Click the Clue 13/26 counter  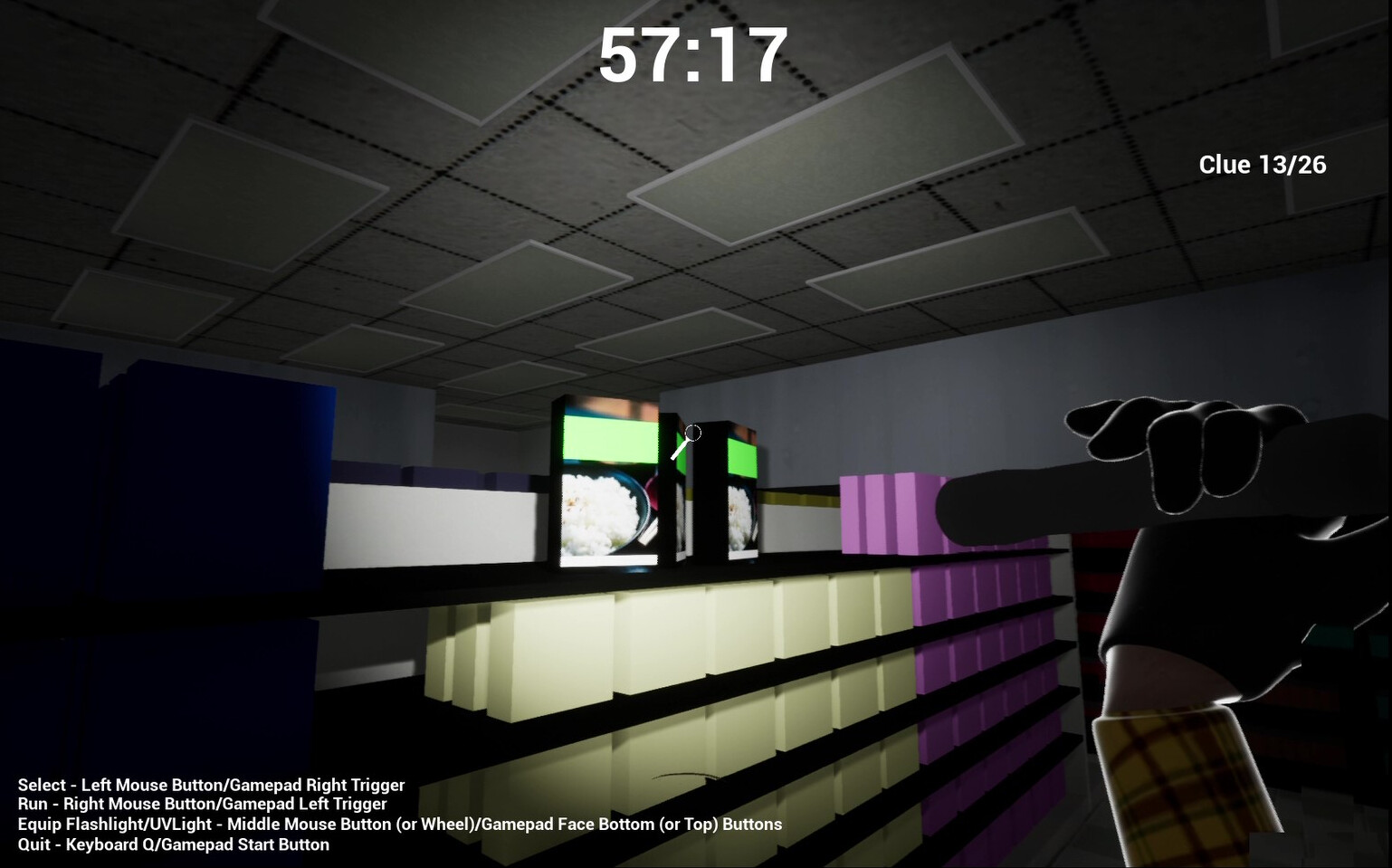tap(1262, 165)
